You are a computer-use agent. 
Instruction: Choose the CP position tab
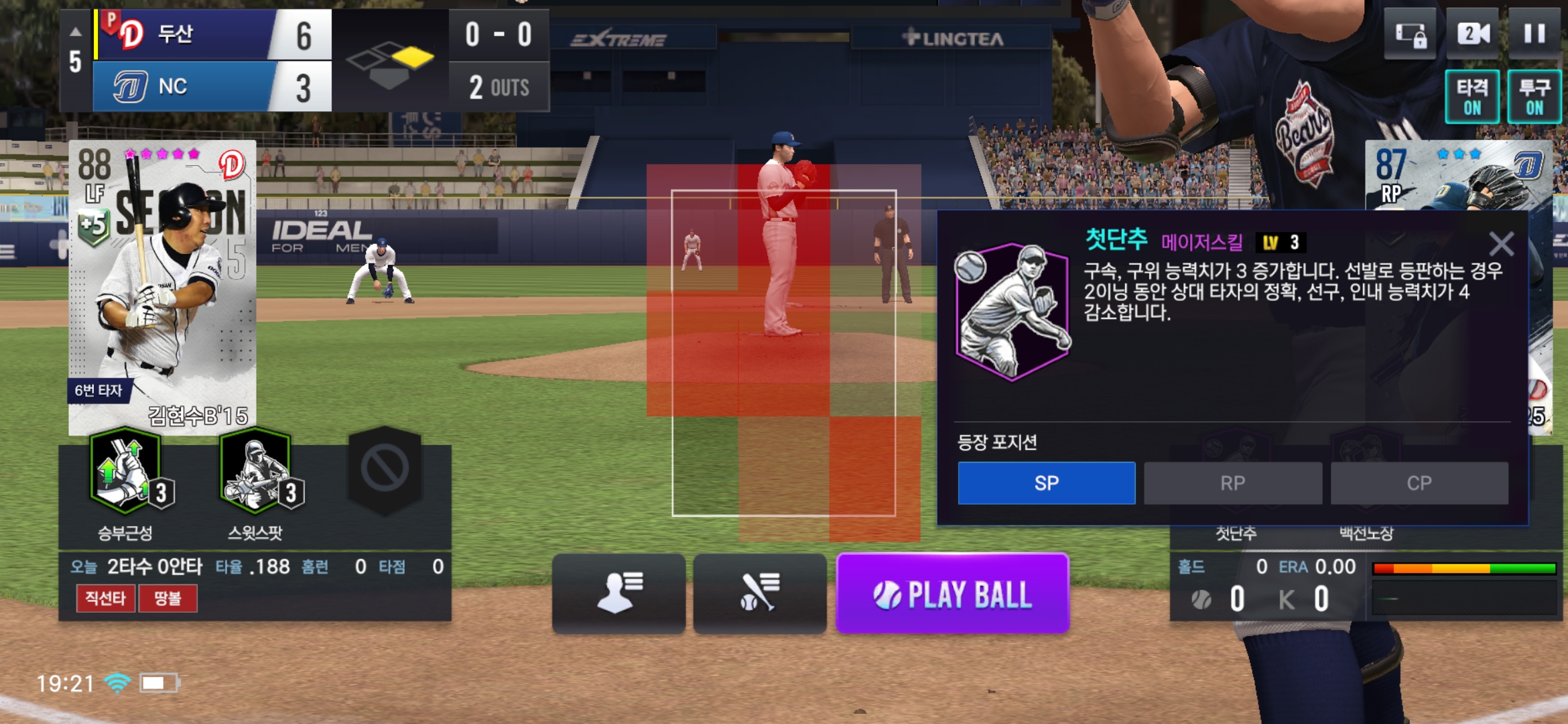1419,483
